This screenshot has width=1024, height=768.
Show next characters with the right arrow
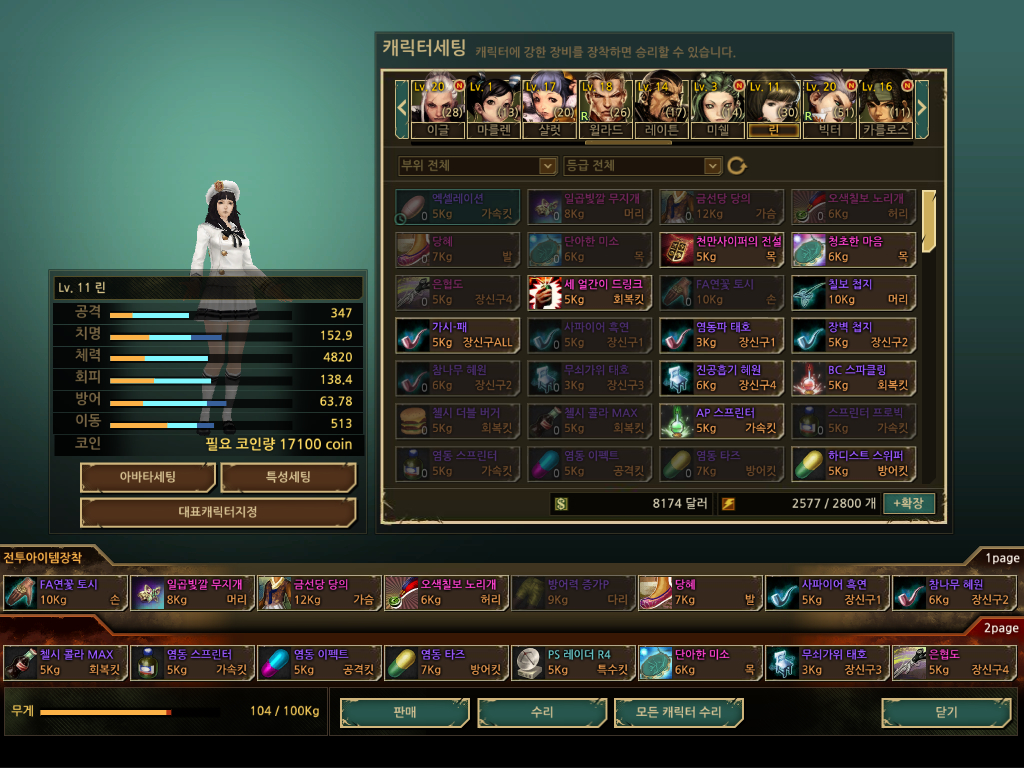click(922, 104)
